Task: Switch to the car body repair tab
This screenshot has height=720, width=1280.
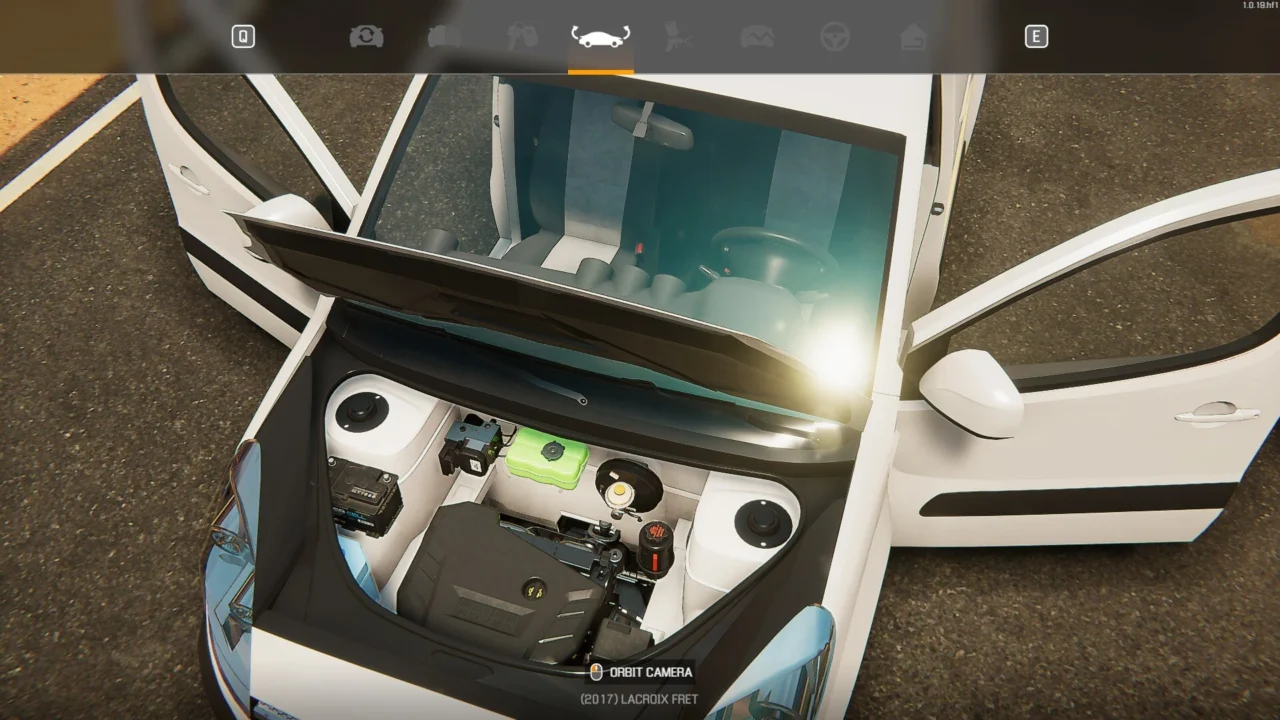Action: click(757, 37)
